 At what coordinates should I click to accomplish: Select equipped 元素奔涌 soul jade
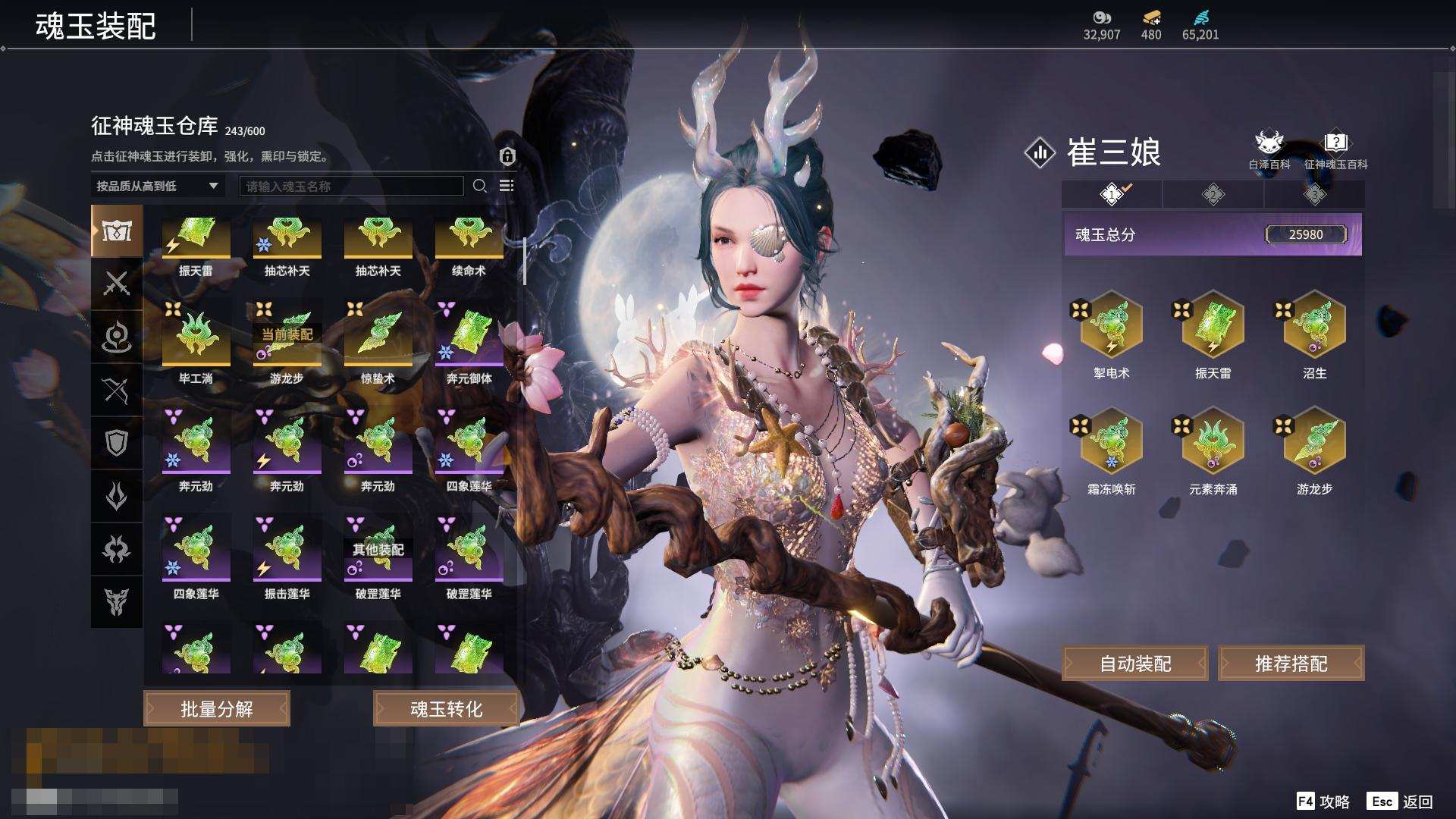[1213, 443]
